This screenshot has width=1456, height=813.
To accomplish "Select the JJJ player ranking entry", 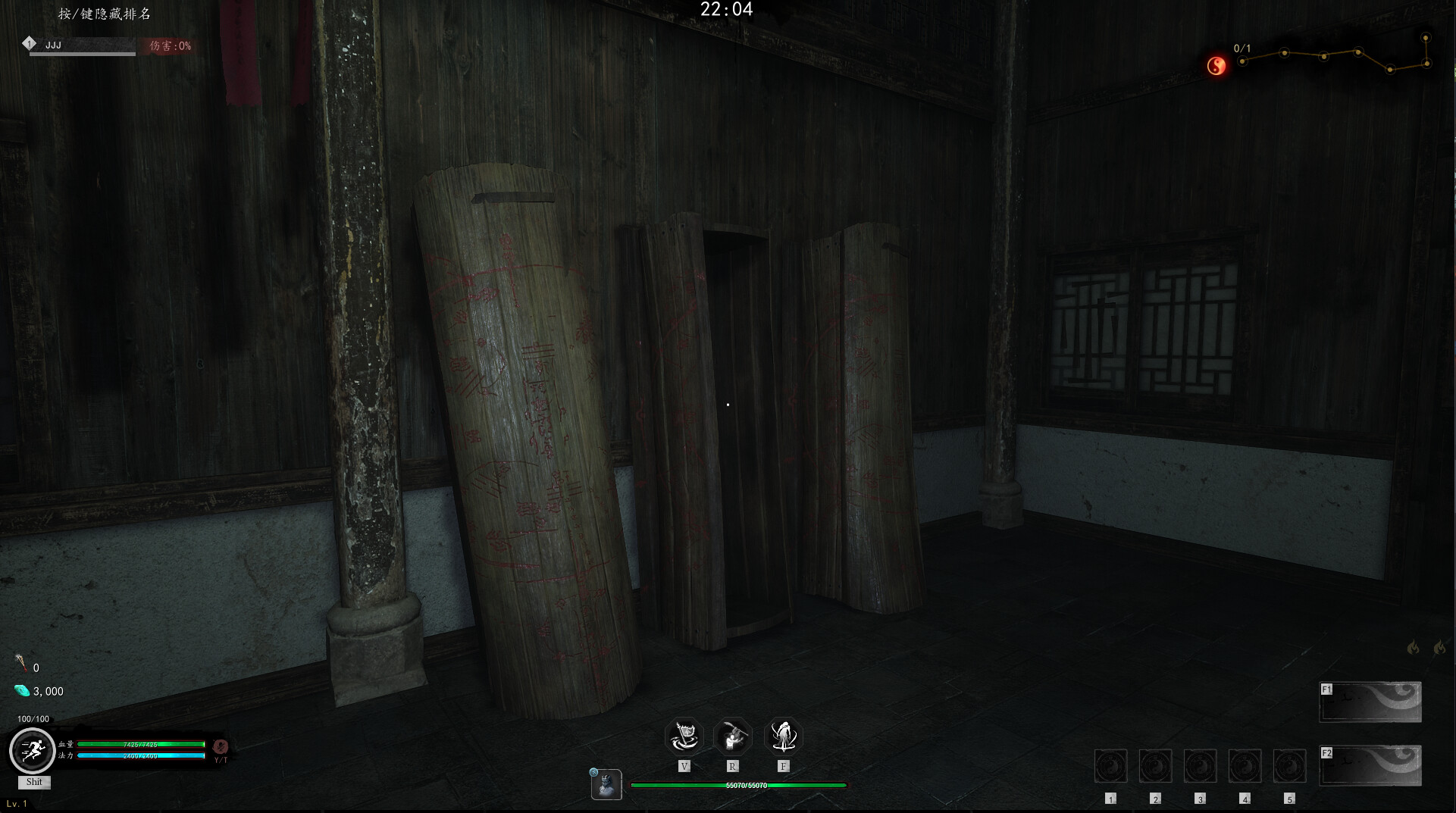I will coord(53,45).
